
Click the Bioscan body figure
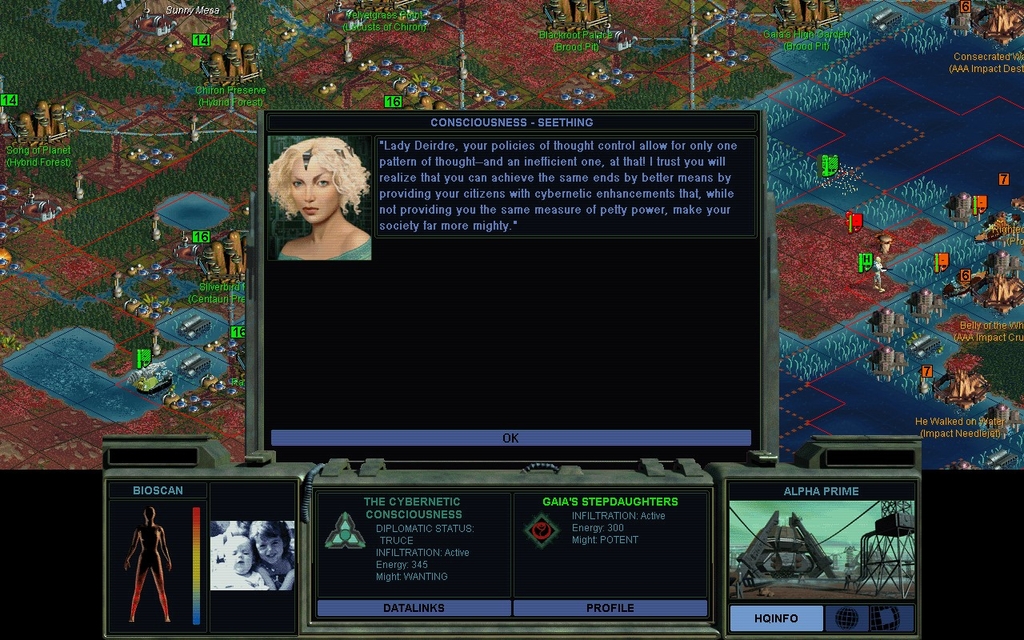pyautogui.click(x=149, y=563)
